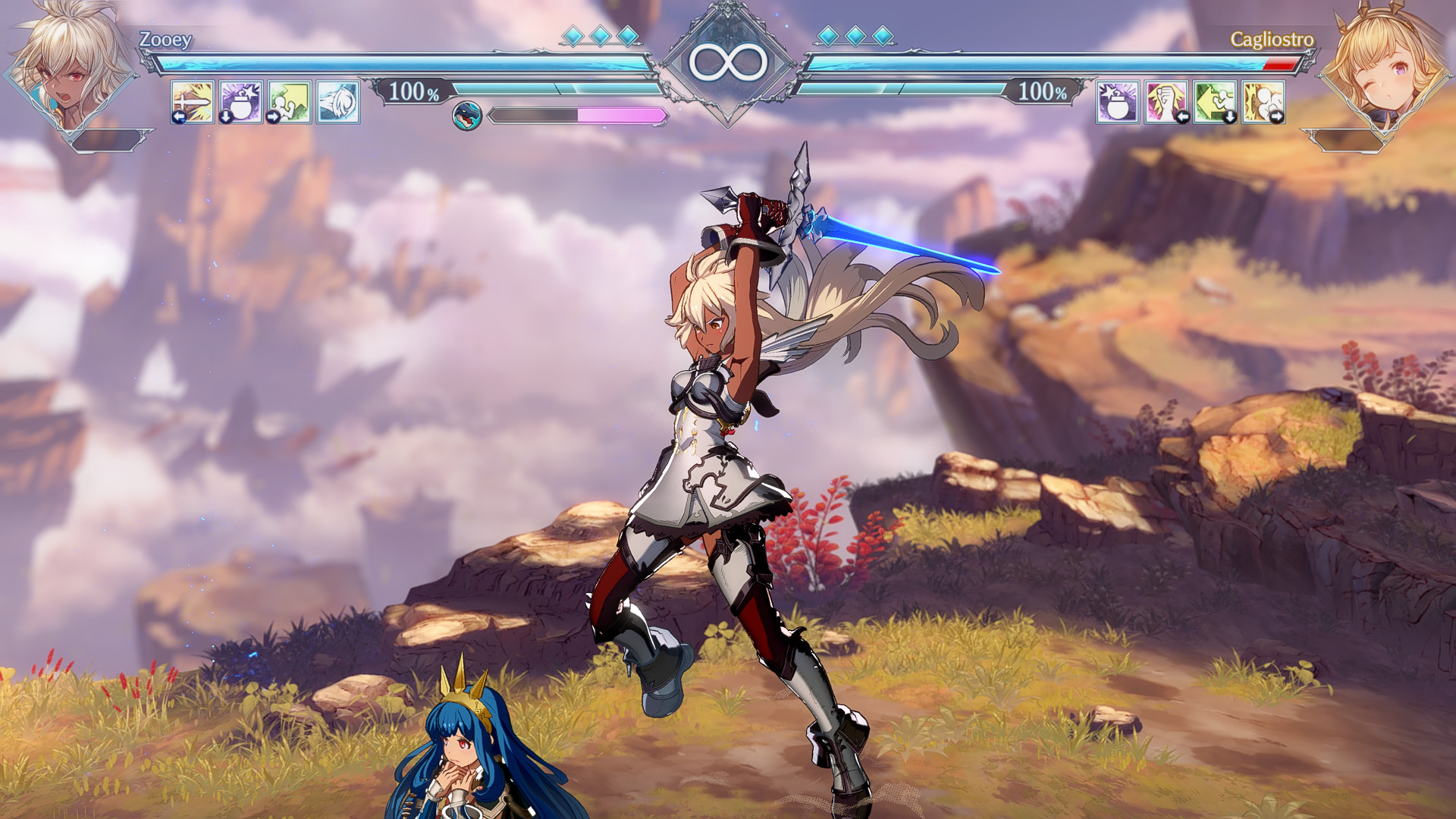Click Cagliostro's clenched fist skill icon
This screenshot has width=1456, height=819.
coord(1166,103)
